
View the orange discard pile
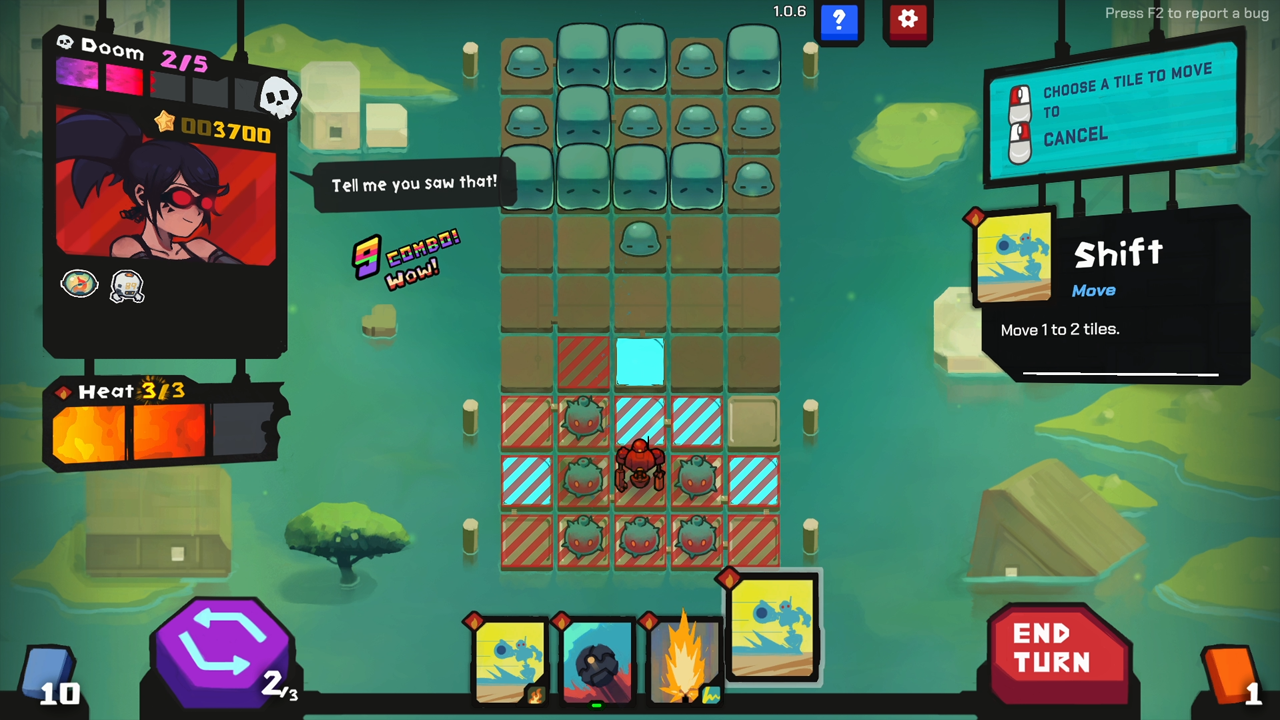click(1230, 670)
